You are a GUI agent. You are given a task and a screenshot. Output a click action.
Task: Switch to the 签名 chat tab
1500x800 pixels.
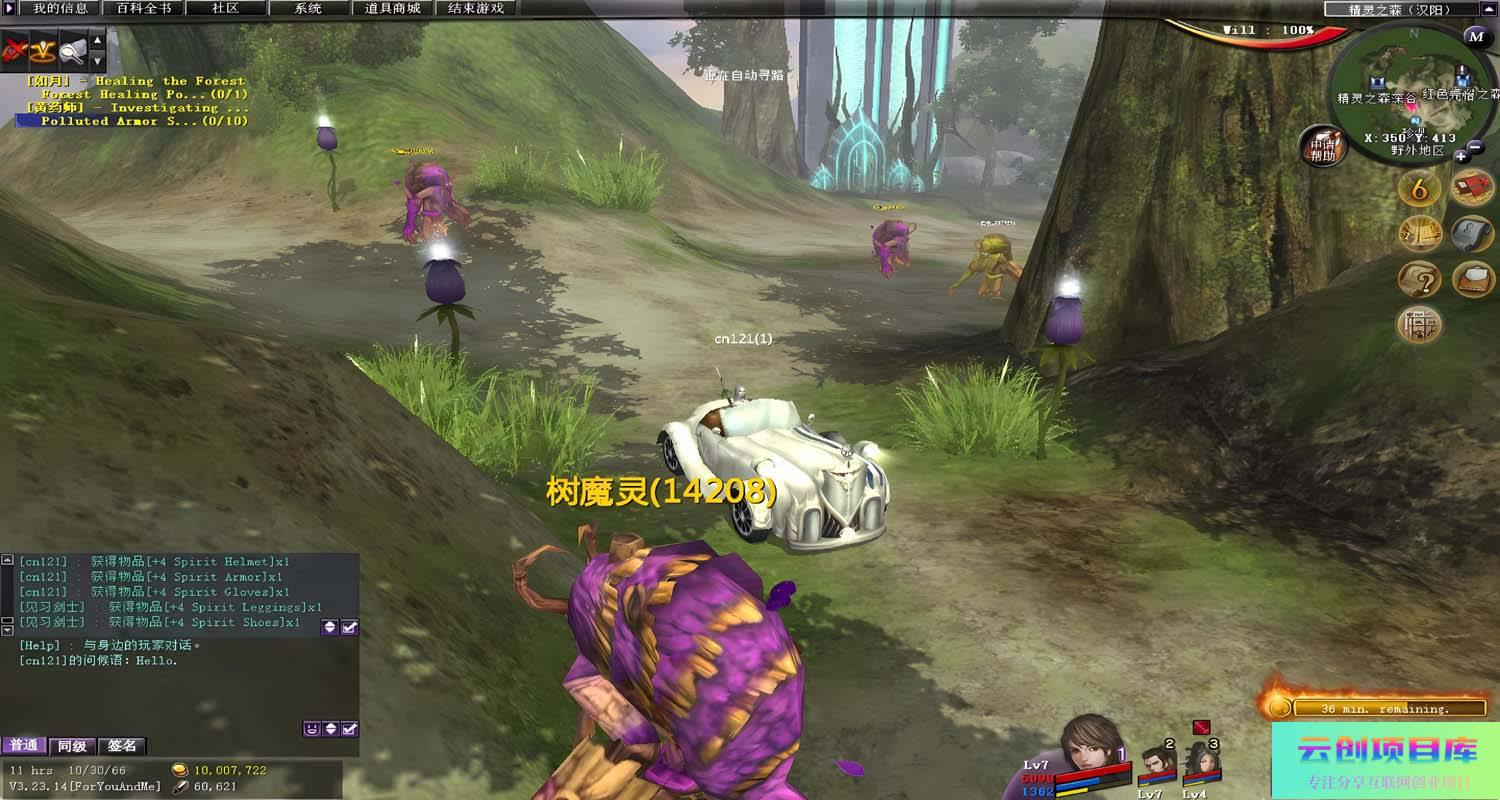coord(122,746)
